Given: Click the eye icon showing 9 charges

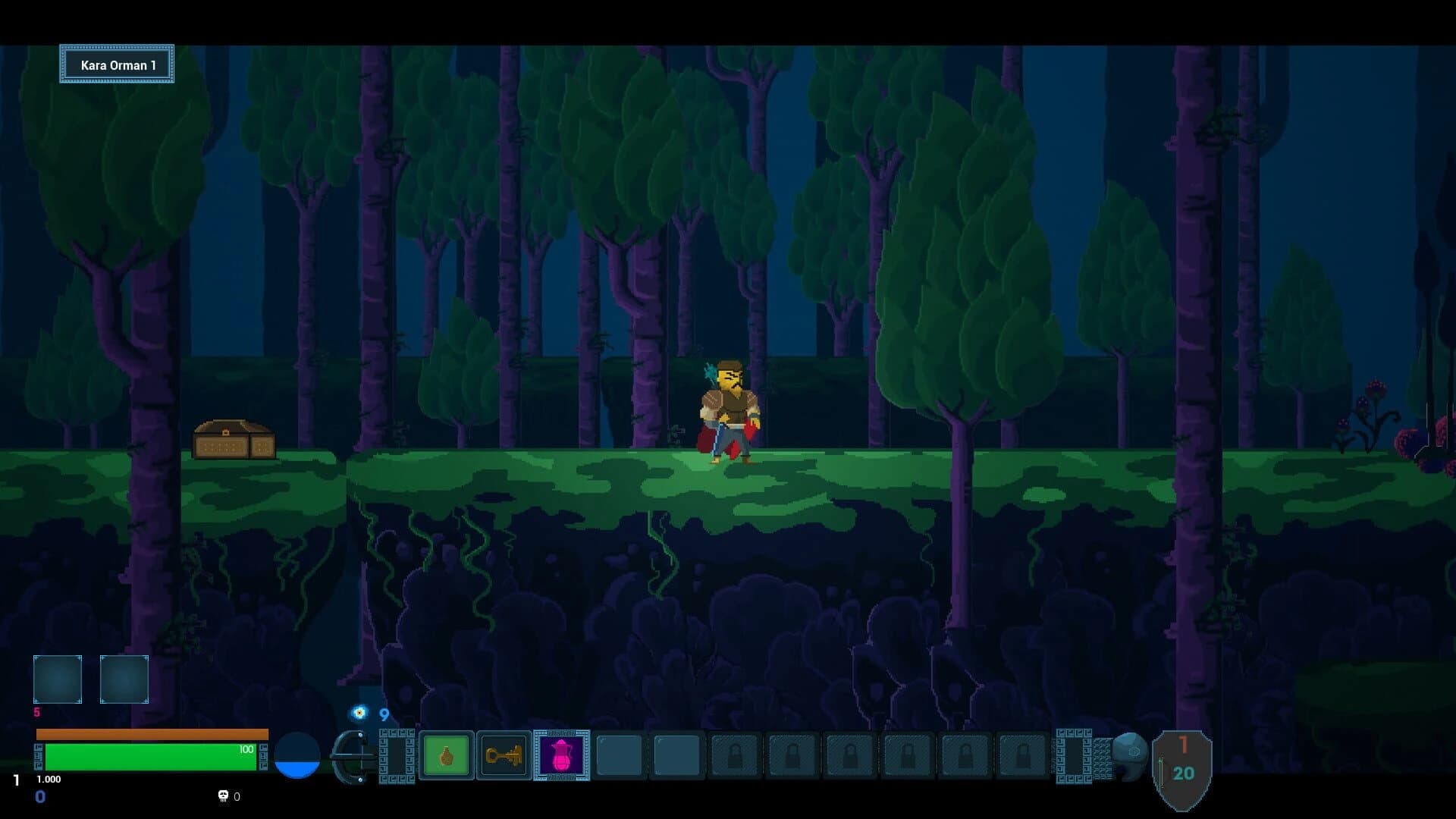Looking at the screenshot, I should (x=358, y=714).
